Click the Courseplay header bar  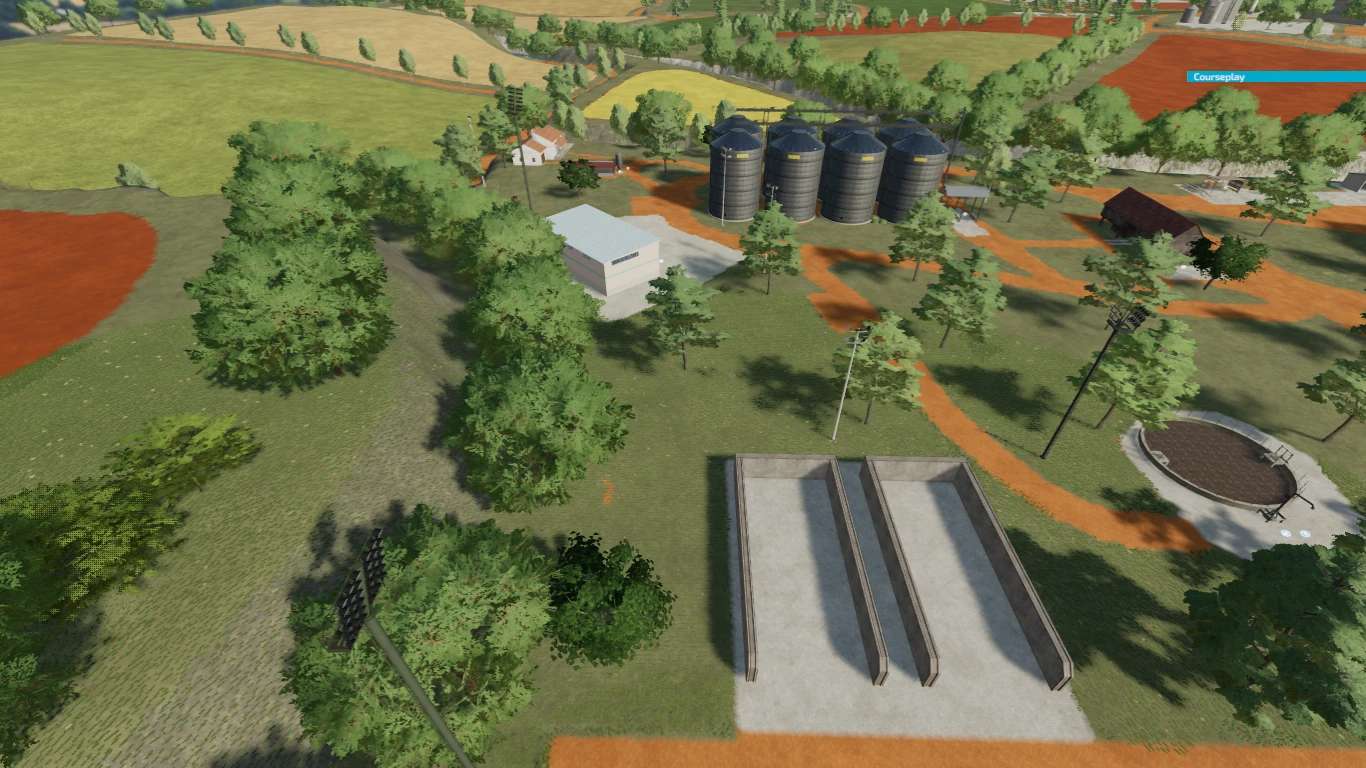[x=1275, y=77]
